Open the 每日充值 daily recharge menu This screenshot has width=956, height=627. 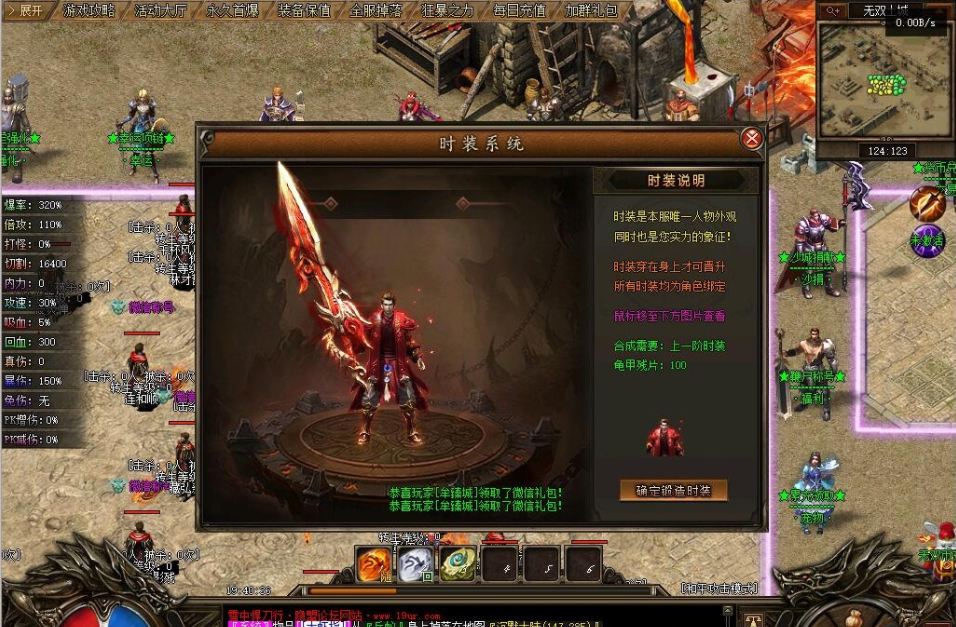tap(520, 11)
